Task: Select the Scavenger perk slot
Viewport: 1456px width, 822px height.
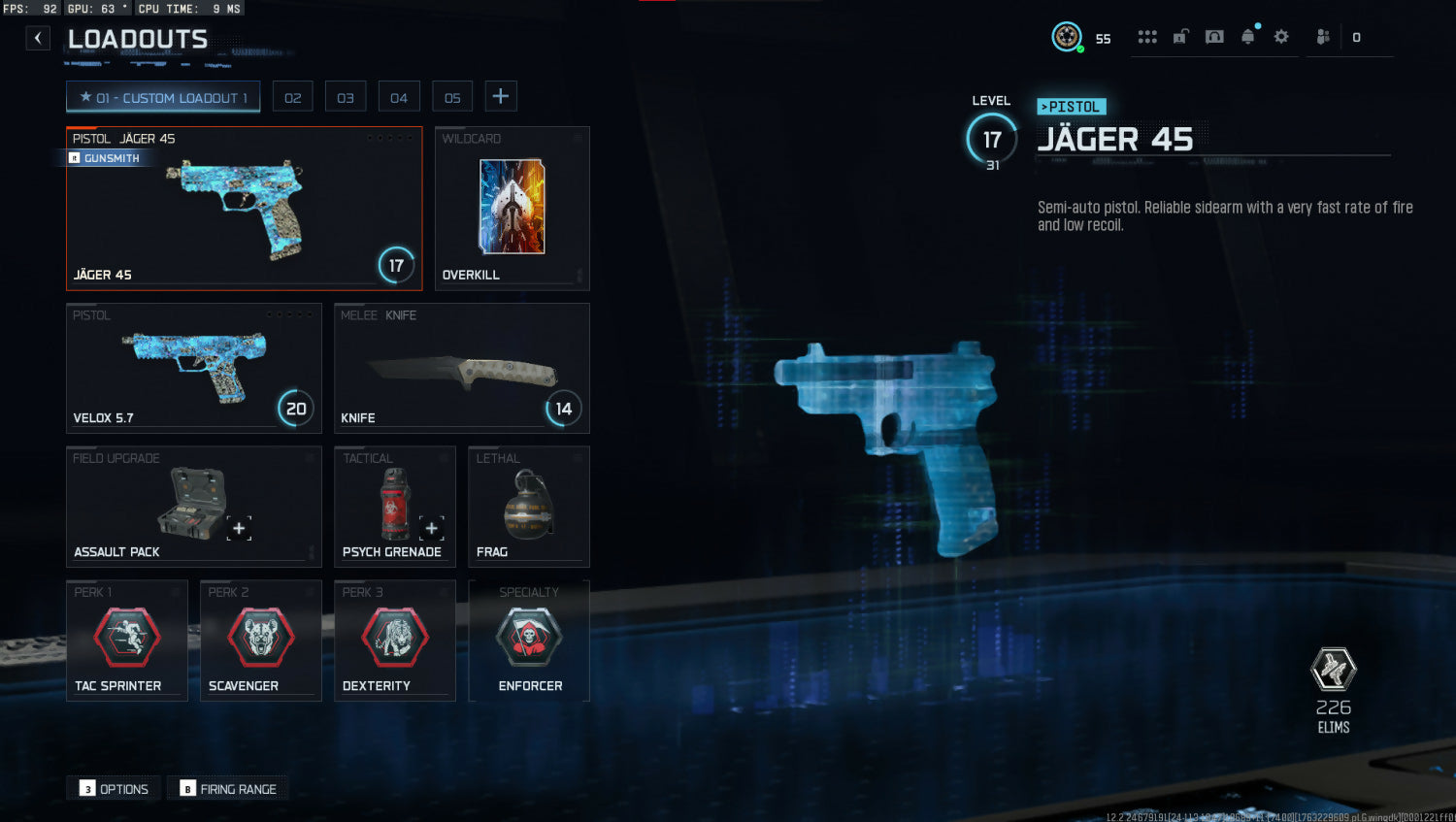Action: [x=260, y=641]
